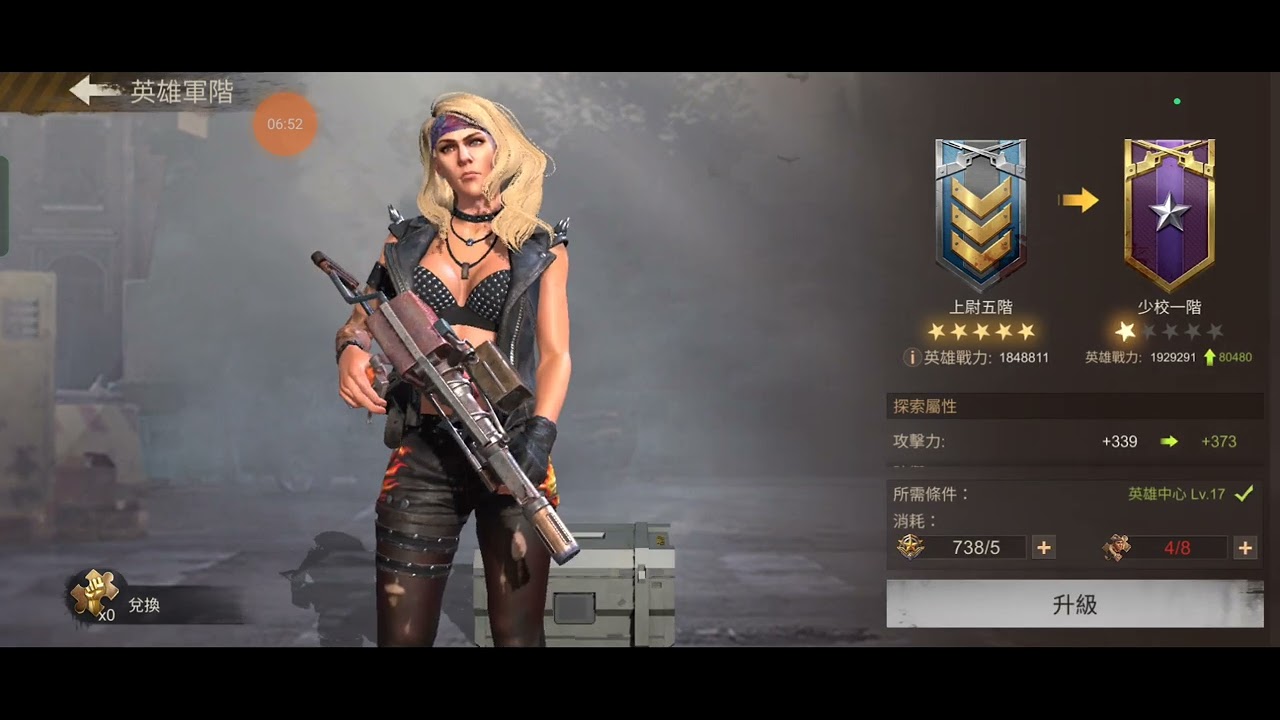Show info for current 英雄戰力 1848811
This screenshot has width=1280, height=720.
click(911, 357)
